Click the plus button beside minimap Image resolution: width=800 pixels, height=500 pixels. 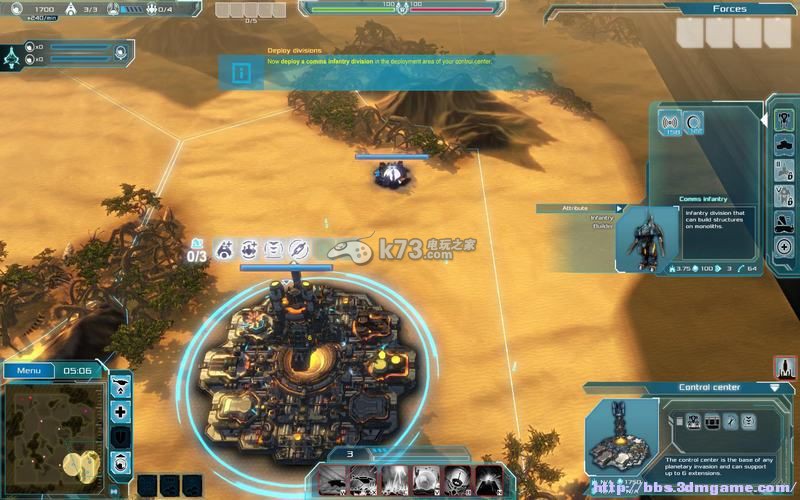(121, 411)
